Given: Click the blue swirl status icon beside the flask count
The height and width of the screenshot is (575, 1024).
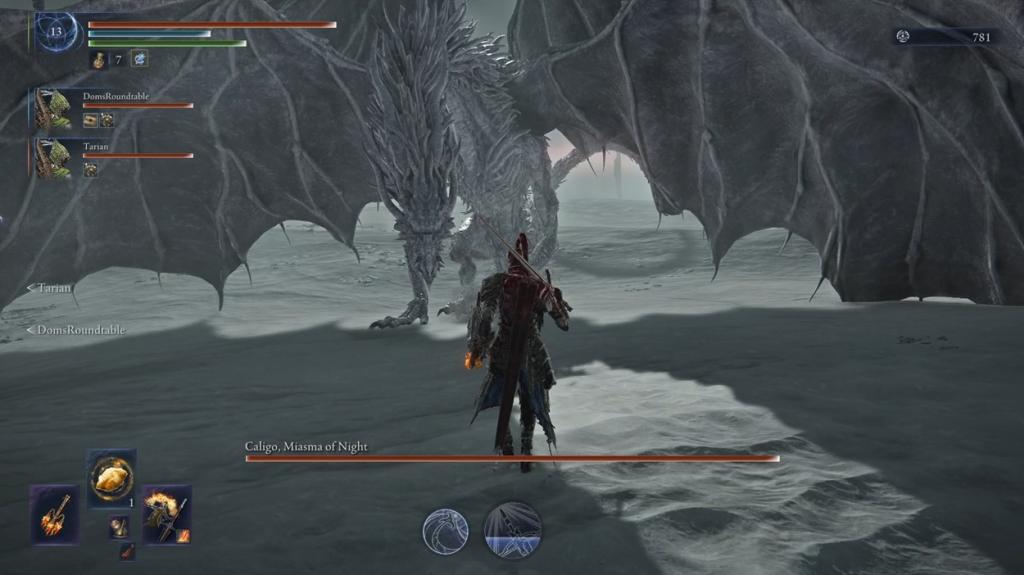Looking at the screenshot, I should point(139,59).
